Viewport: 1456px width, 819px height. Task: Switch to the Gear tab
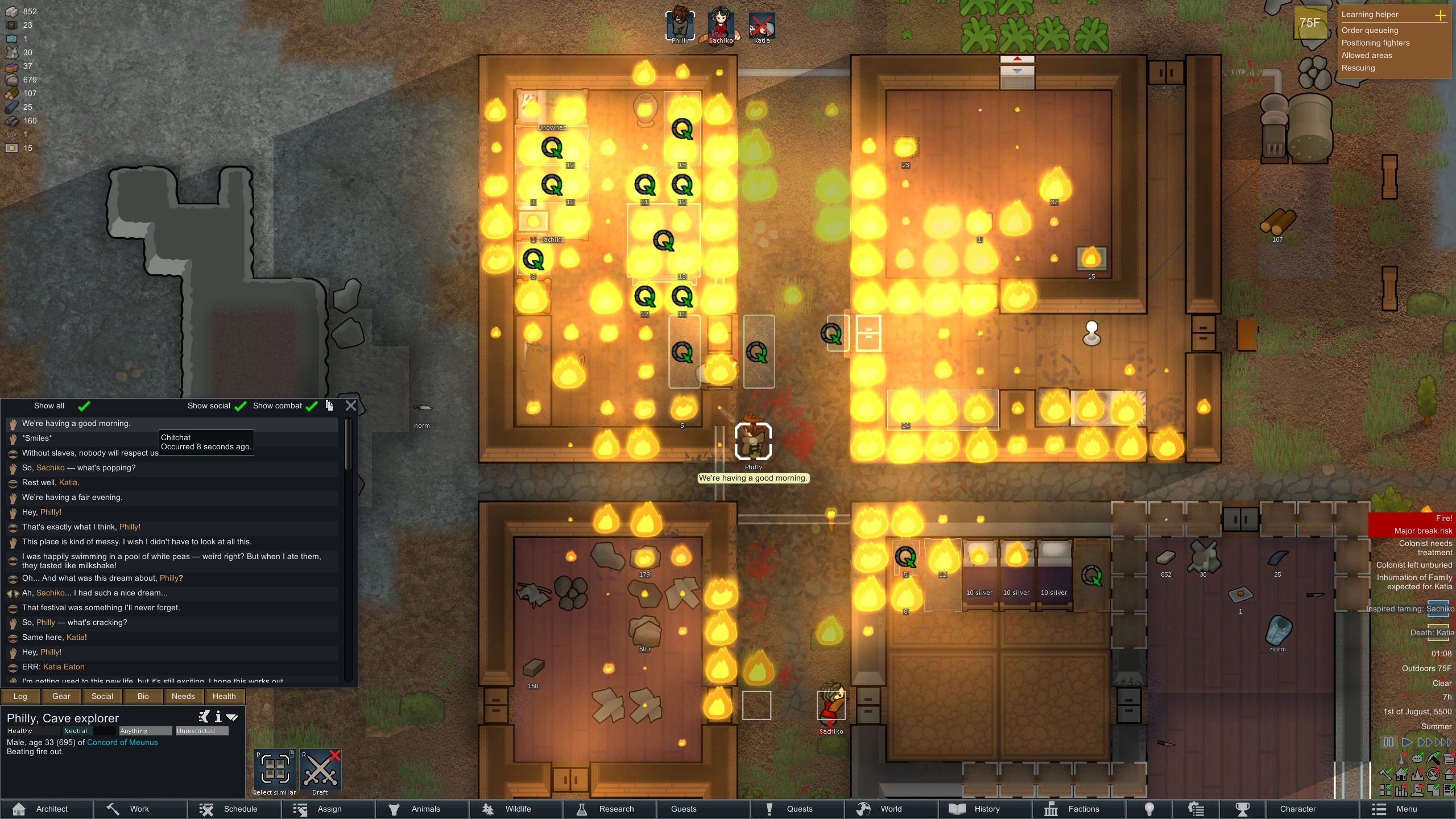pos(61,696)
